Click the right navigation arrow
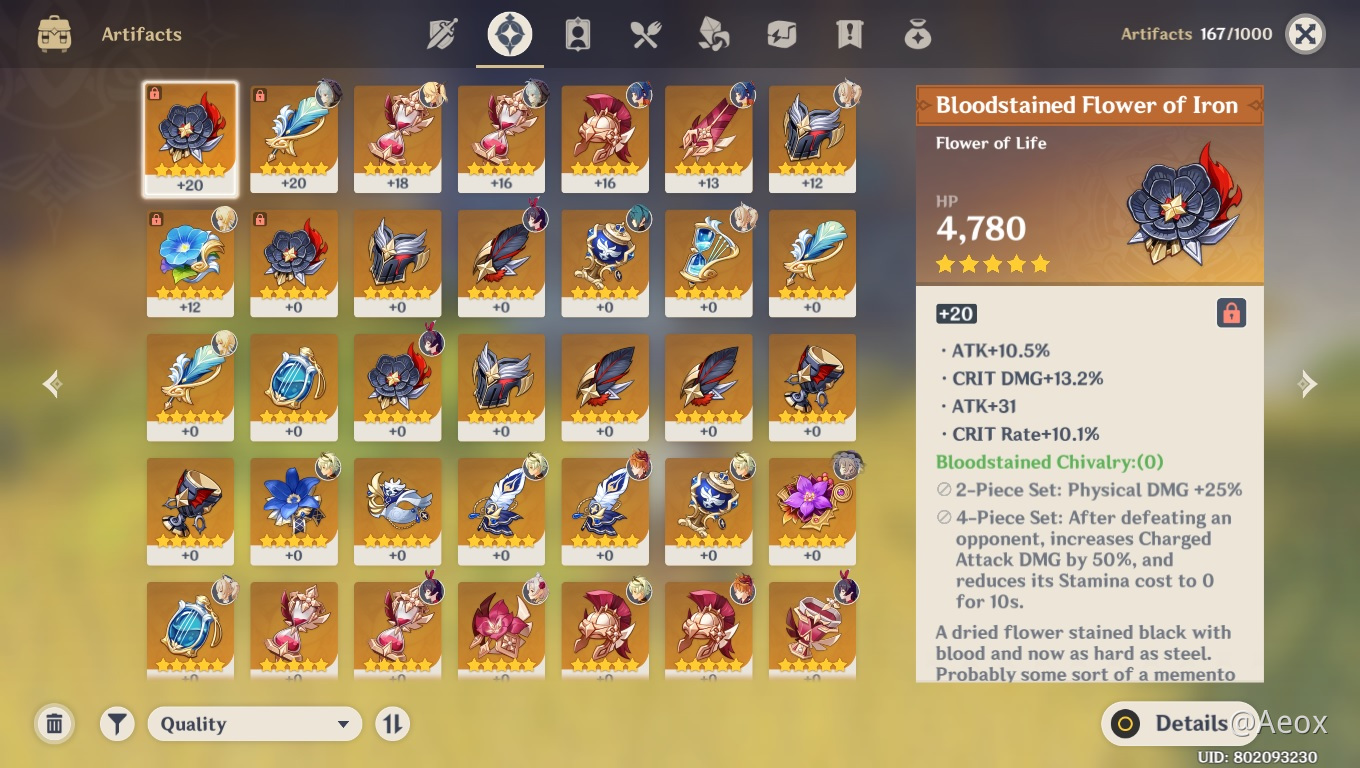 (1308, 383)
